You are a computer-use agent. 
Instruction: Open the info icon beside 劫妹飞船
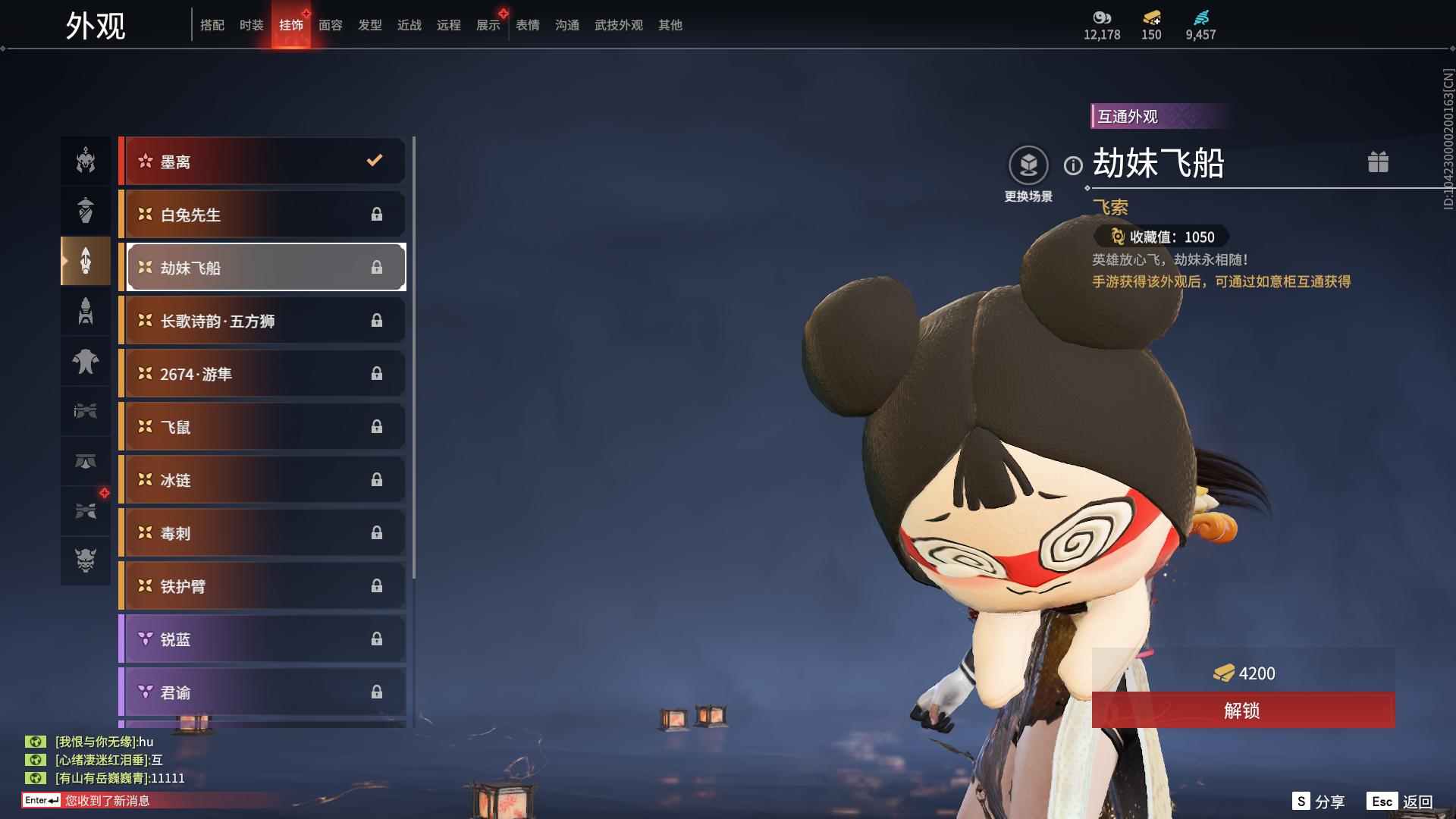pos(1073,165)
